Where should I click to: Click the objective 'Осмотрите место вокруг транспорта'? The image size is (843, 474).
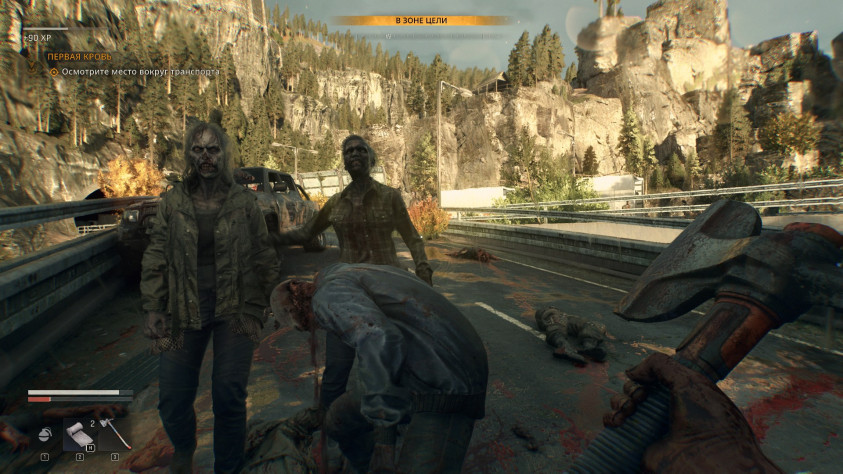[139, 72]
